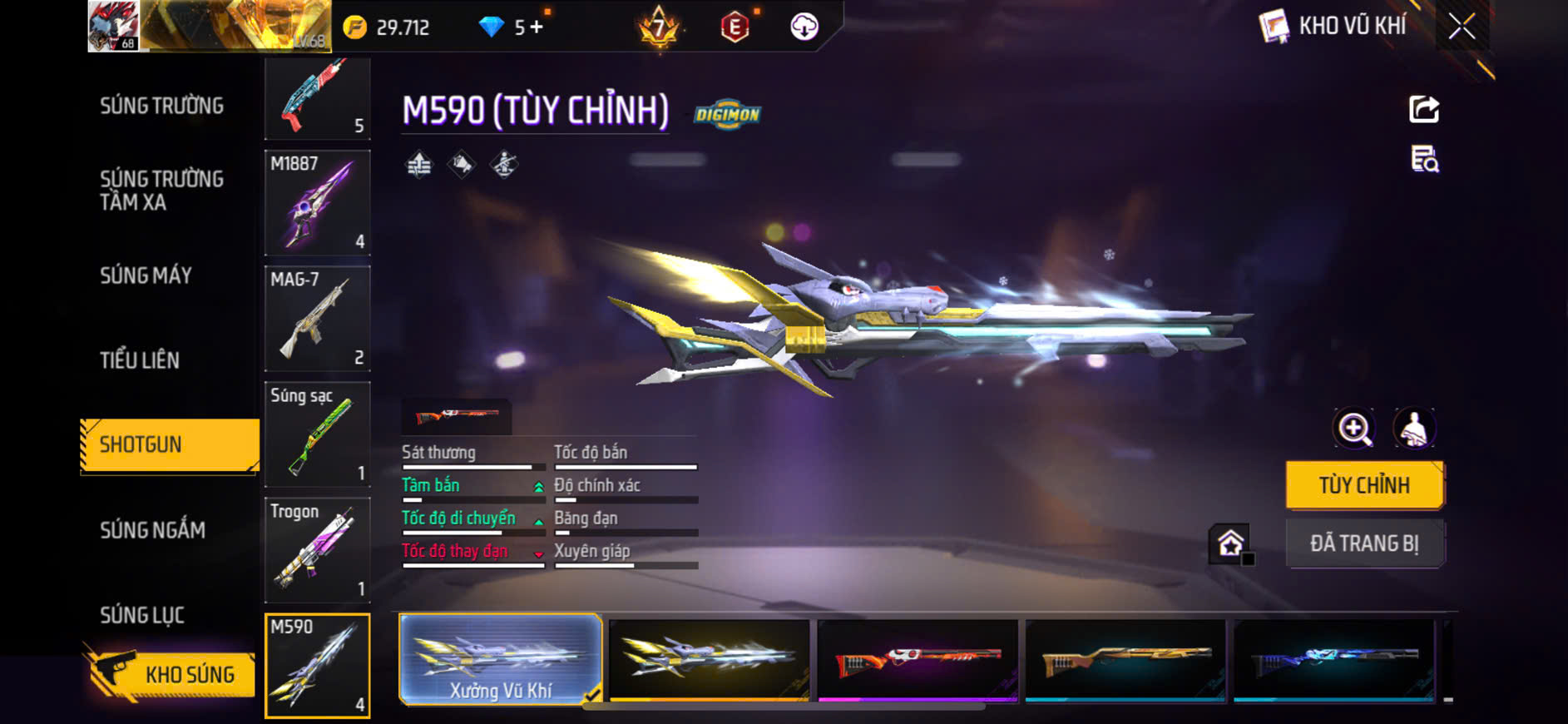This screenshot has height=724, width=1568.
Task: Choose the orange and purple shotgun skin
Action: (x=917, y=660)
